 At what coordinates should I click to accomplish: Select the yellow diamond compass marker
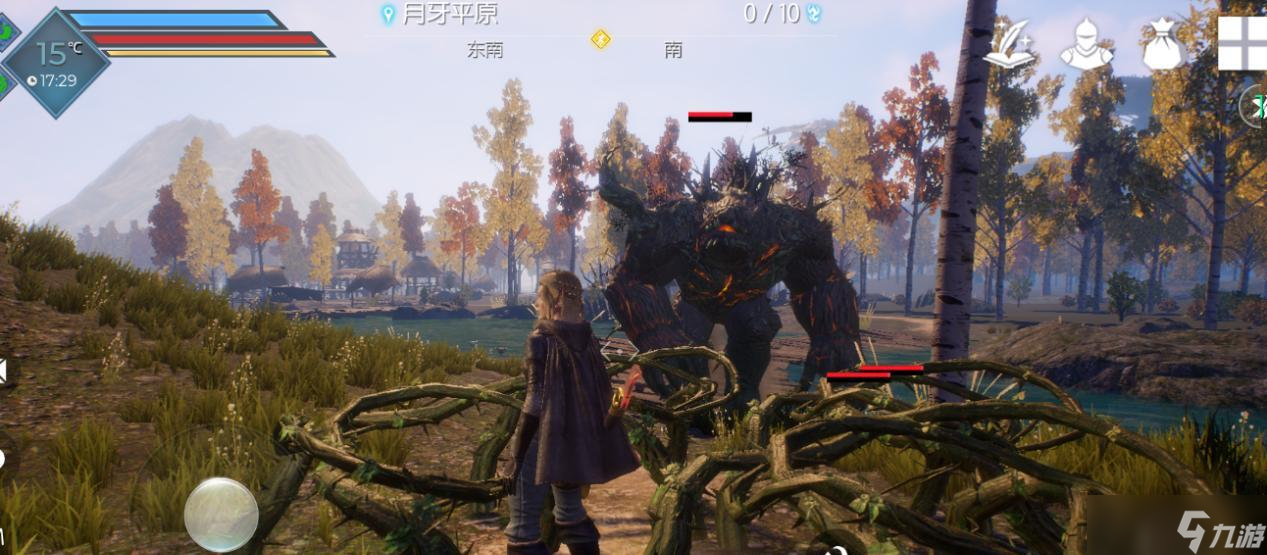coord(600,40)
